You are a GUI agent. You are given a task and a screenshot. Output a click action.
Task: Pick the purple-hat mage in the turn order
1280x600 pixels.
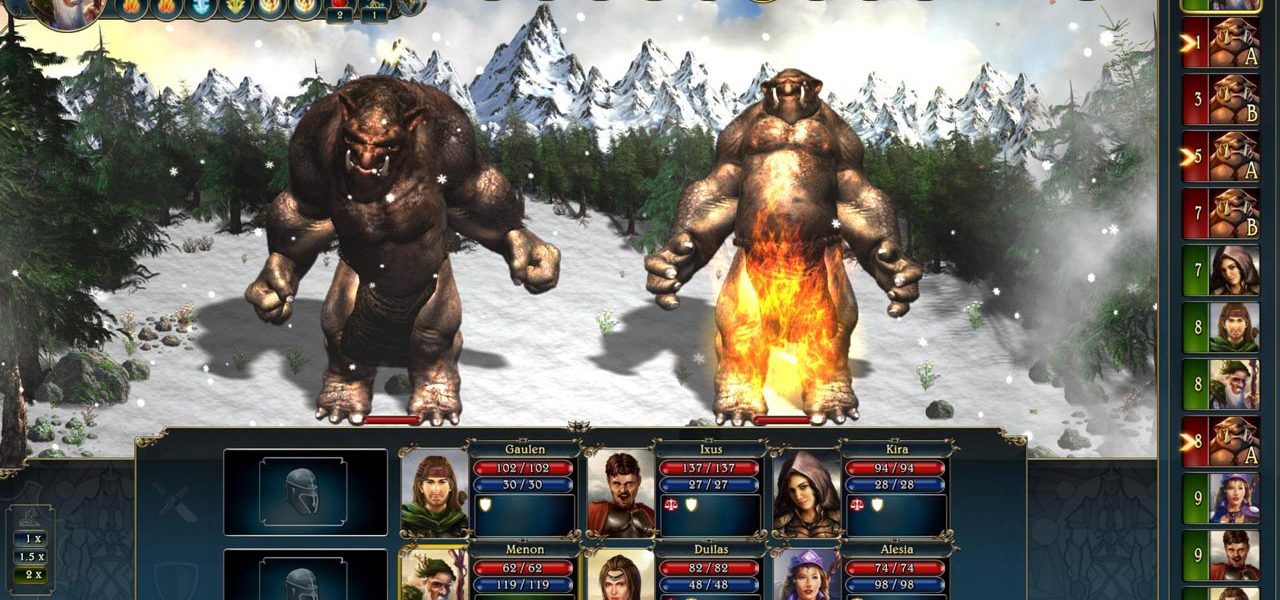click(1233, 498)
